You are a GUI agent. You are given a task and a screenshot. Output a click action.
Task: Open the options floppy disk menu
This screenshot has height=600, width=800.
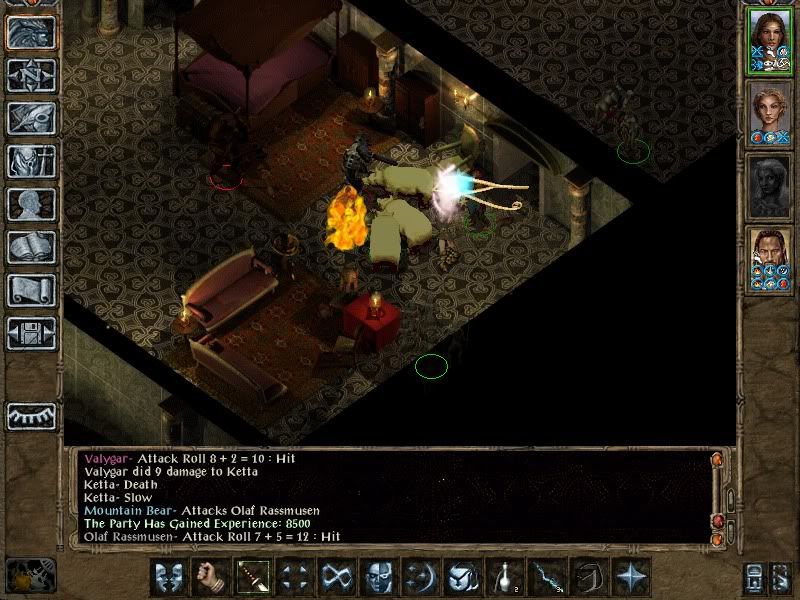(31, 333)
